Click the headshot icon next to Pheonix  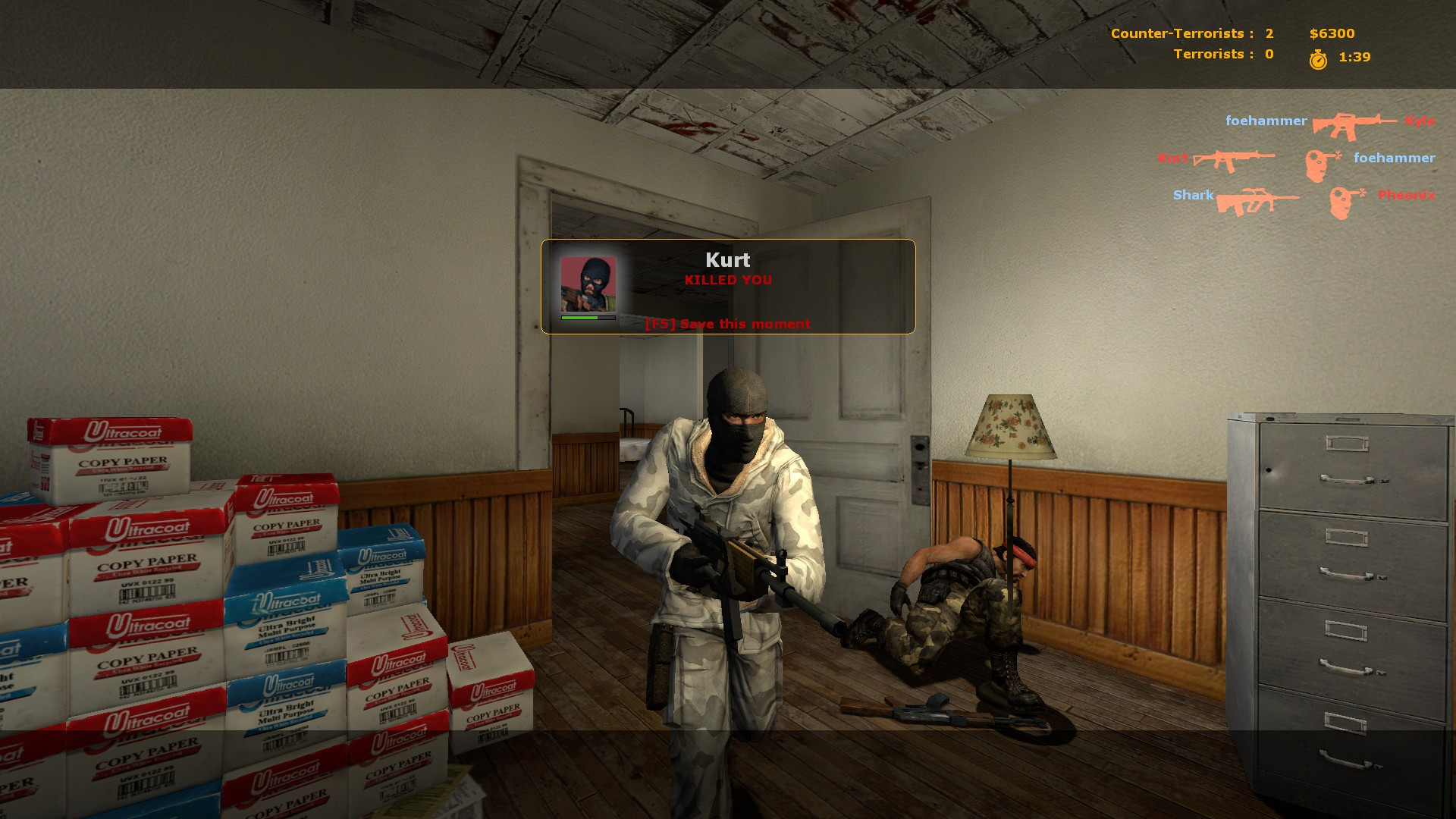(1346, 201)
